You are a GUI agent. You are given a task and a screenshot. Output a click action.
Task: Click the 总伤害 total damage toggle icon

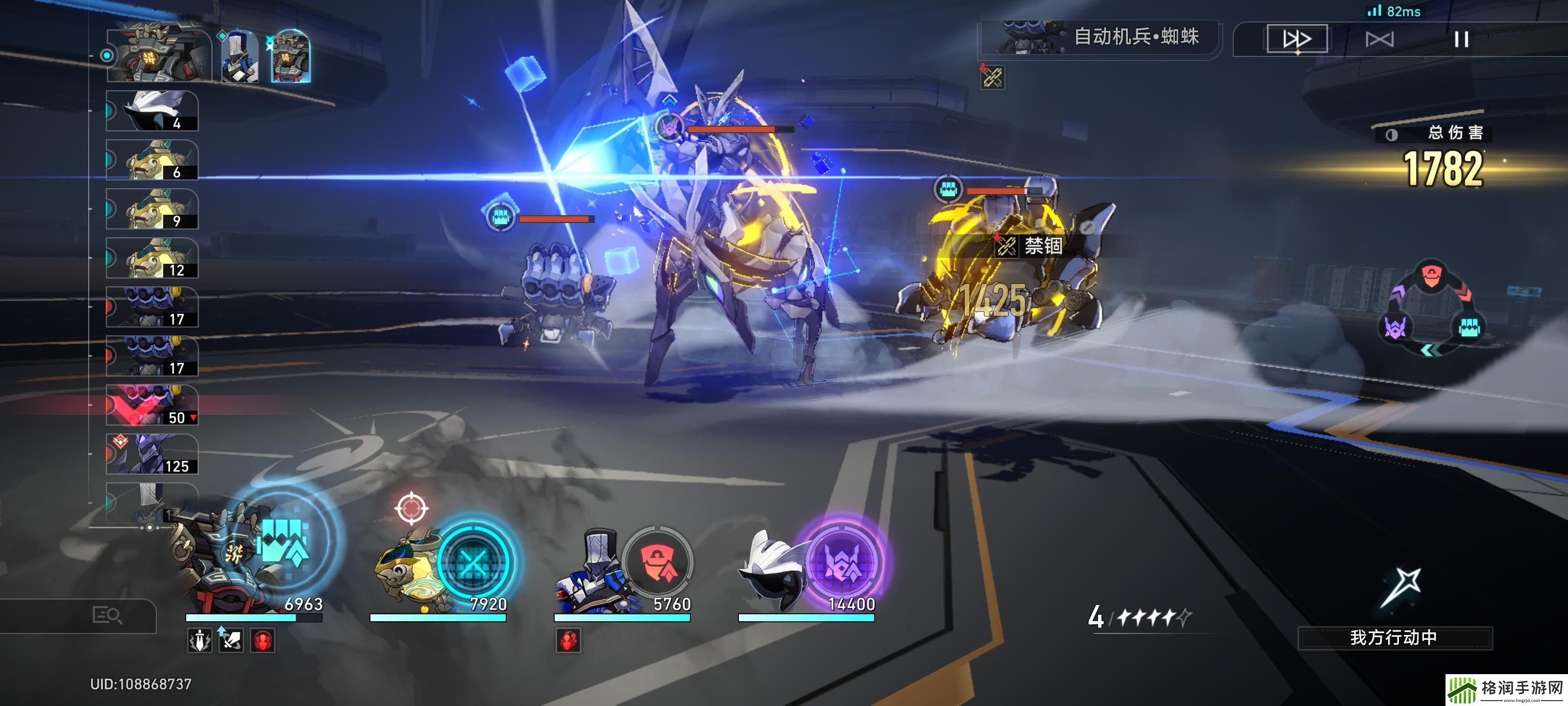coord(1392,135)
